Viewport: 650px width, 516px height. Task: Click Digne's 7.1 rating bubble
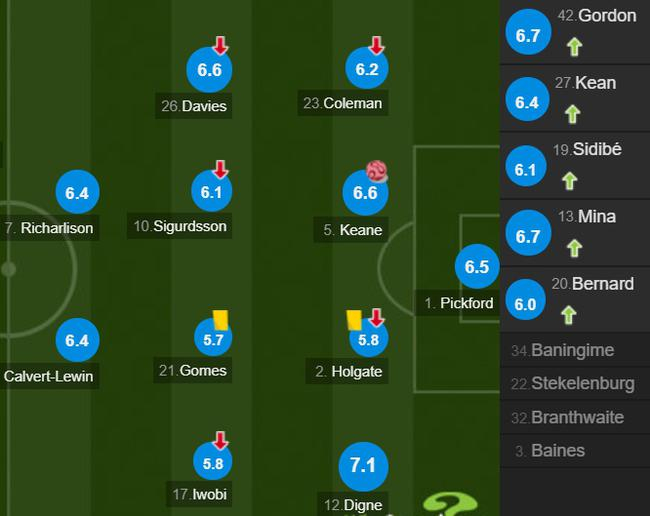362,466
